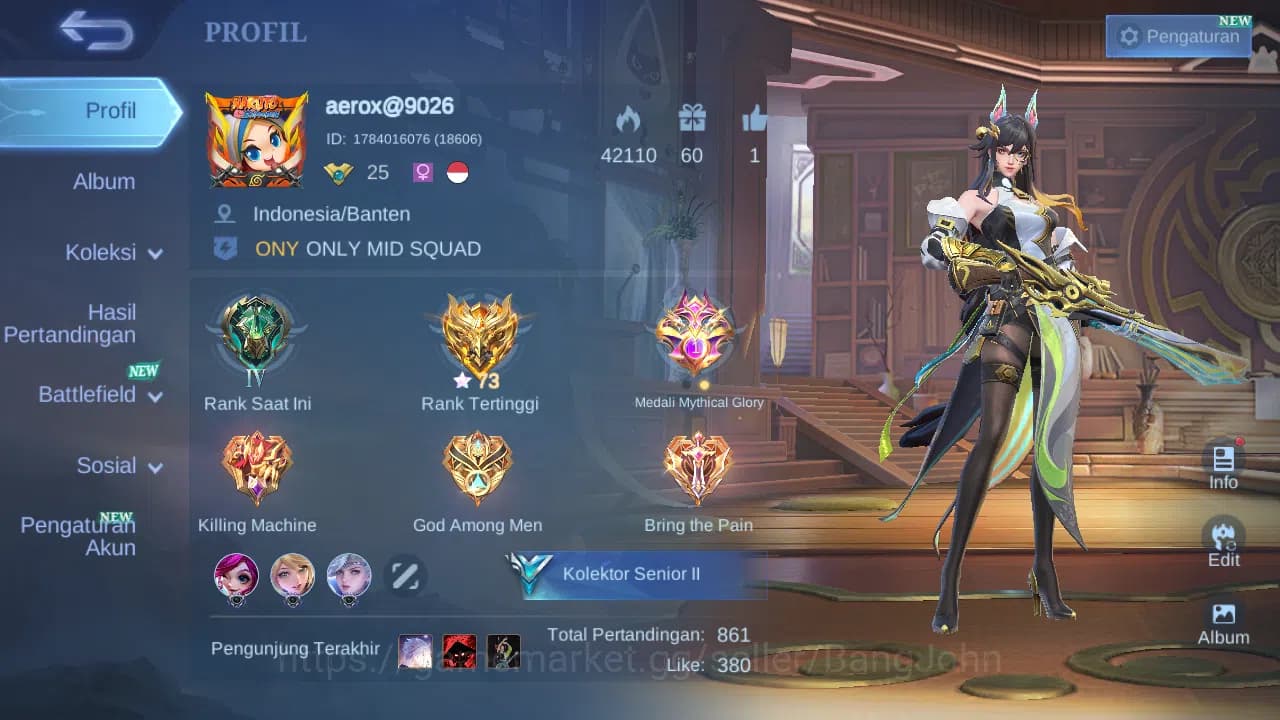Screen dimensions: 1280x720
Task: Open the first Pengunjung Terakhir visitor thumbnail
Action: tap(415, 651)
